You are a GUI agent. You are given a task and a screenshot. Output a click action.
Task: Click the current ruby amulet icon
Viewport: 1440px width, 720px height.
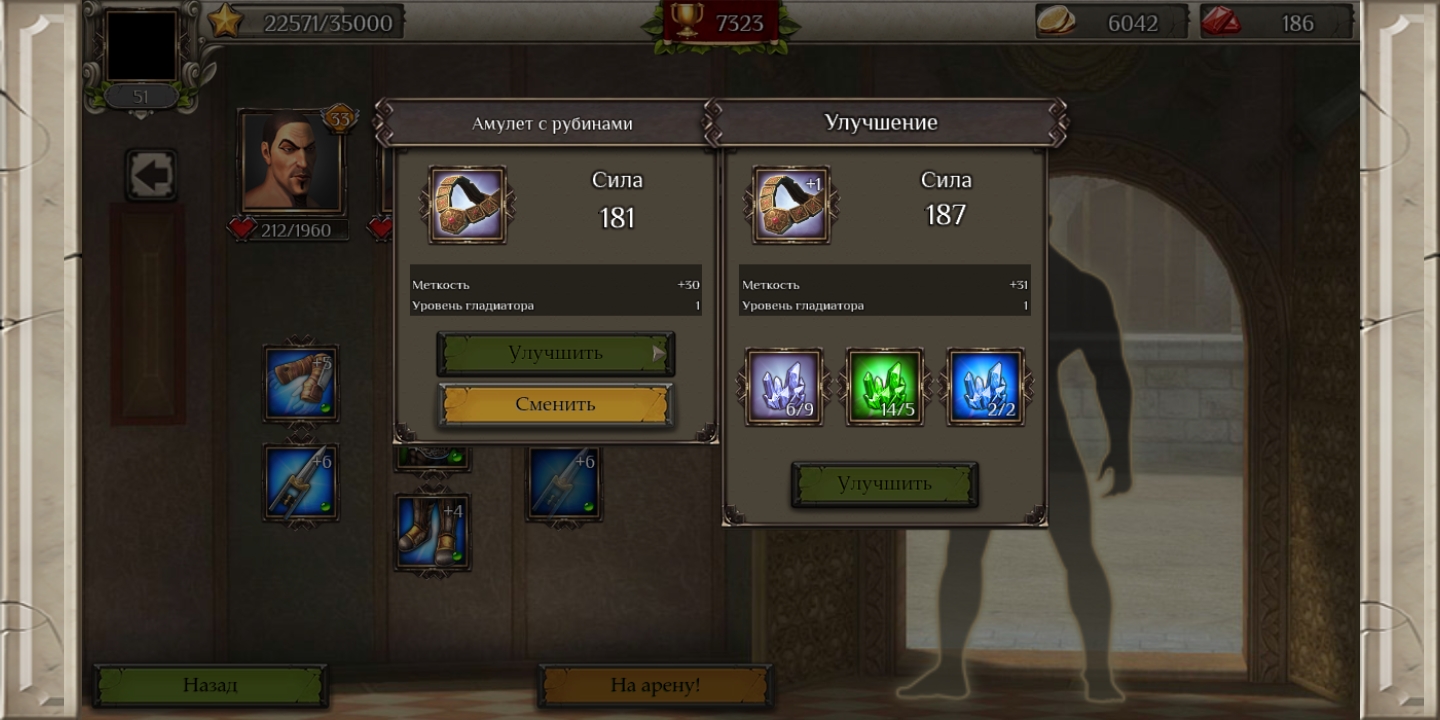467,205
